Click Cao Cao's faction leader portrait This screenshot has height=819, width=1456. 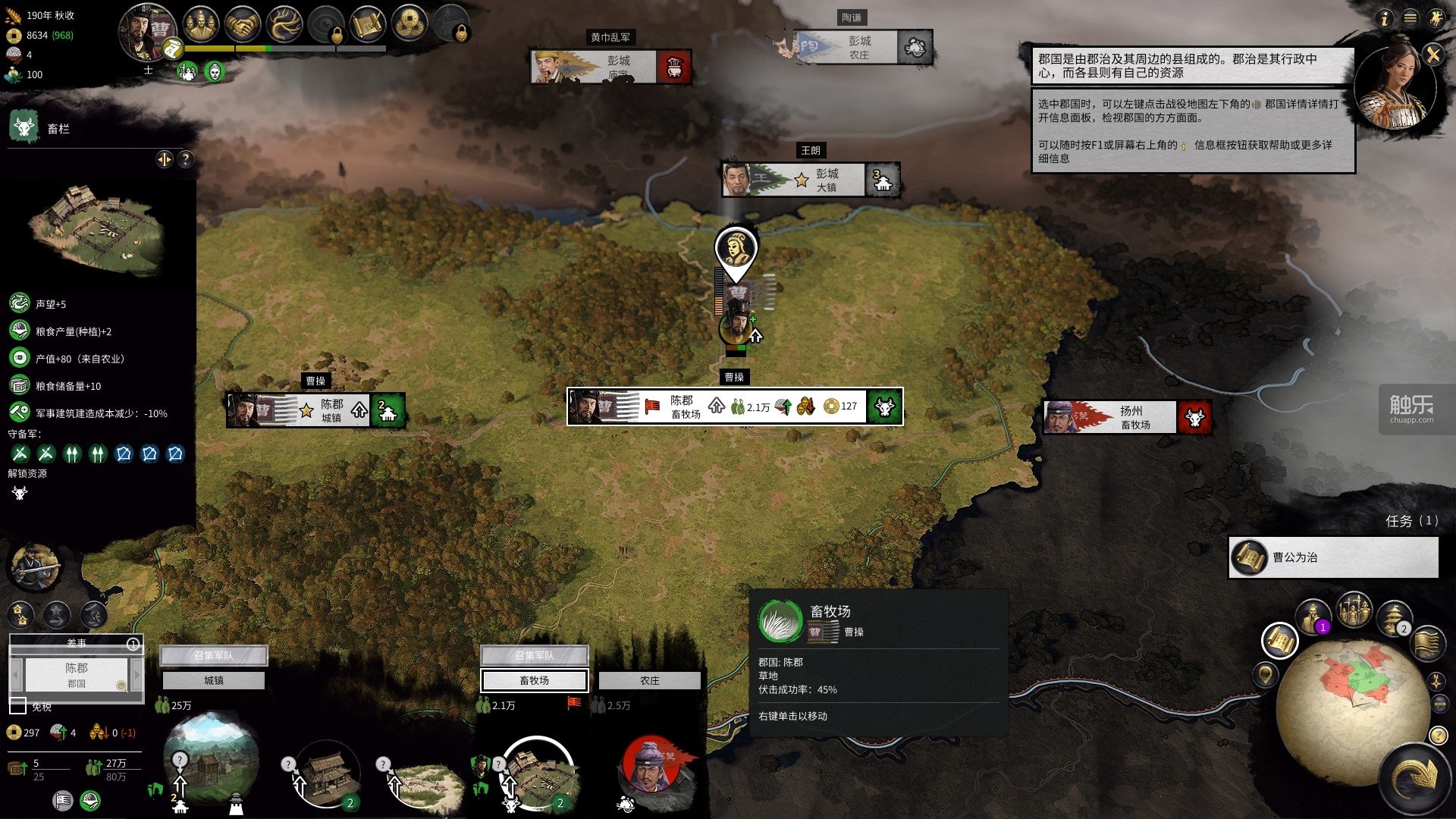click(x=148, y=32)
